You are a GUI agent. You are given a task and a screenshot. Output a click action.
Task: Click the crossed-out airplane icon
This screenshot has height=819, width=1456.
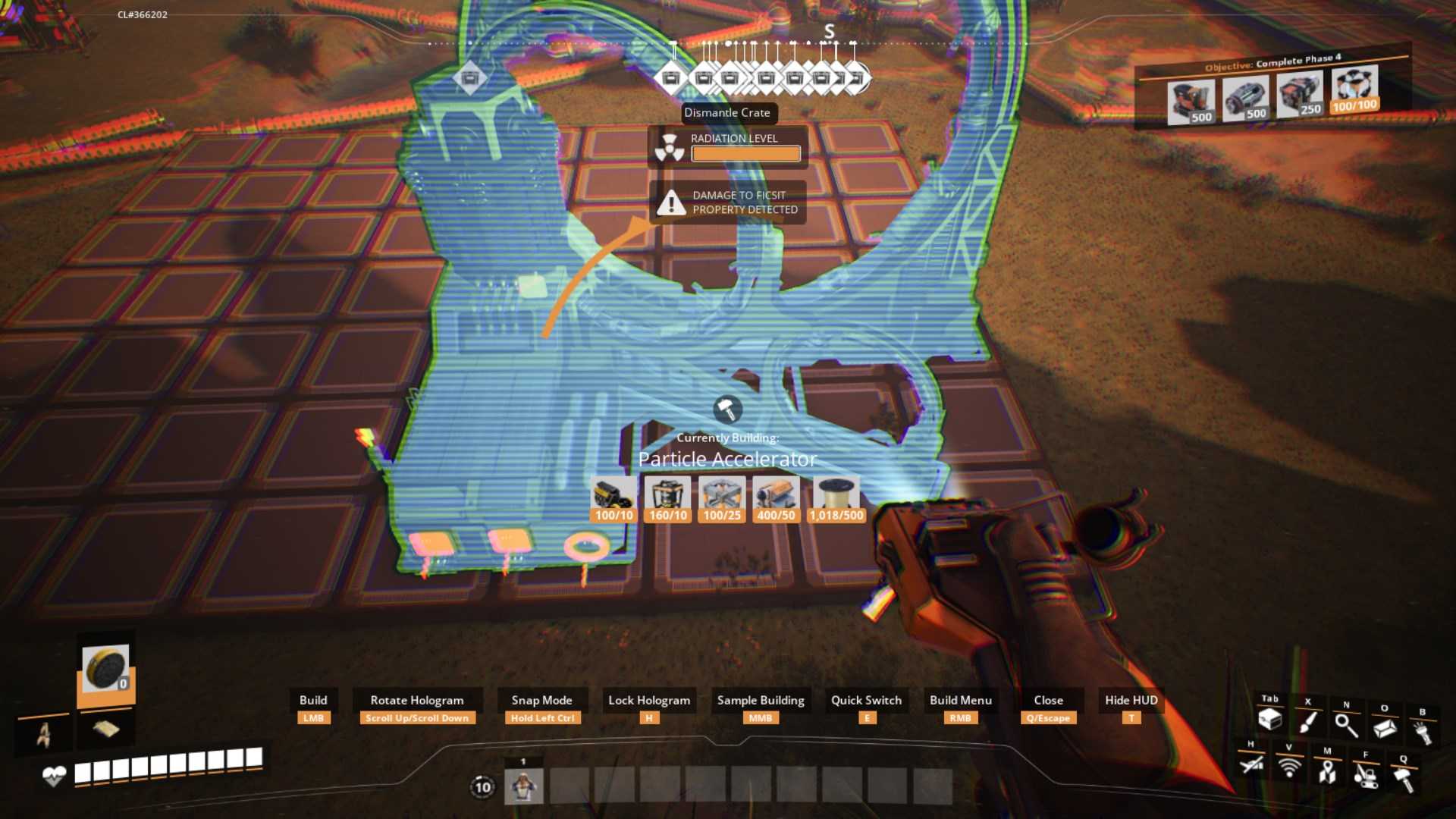click(x=1251, y=764)
